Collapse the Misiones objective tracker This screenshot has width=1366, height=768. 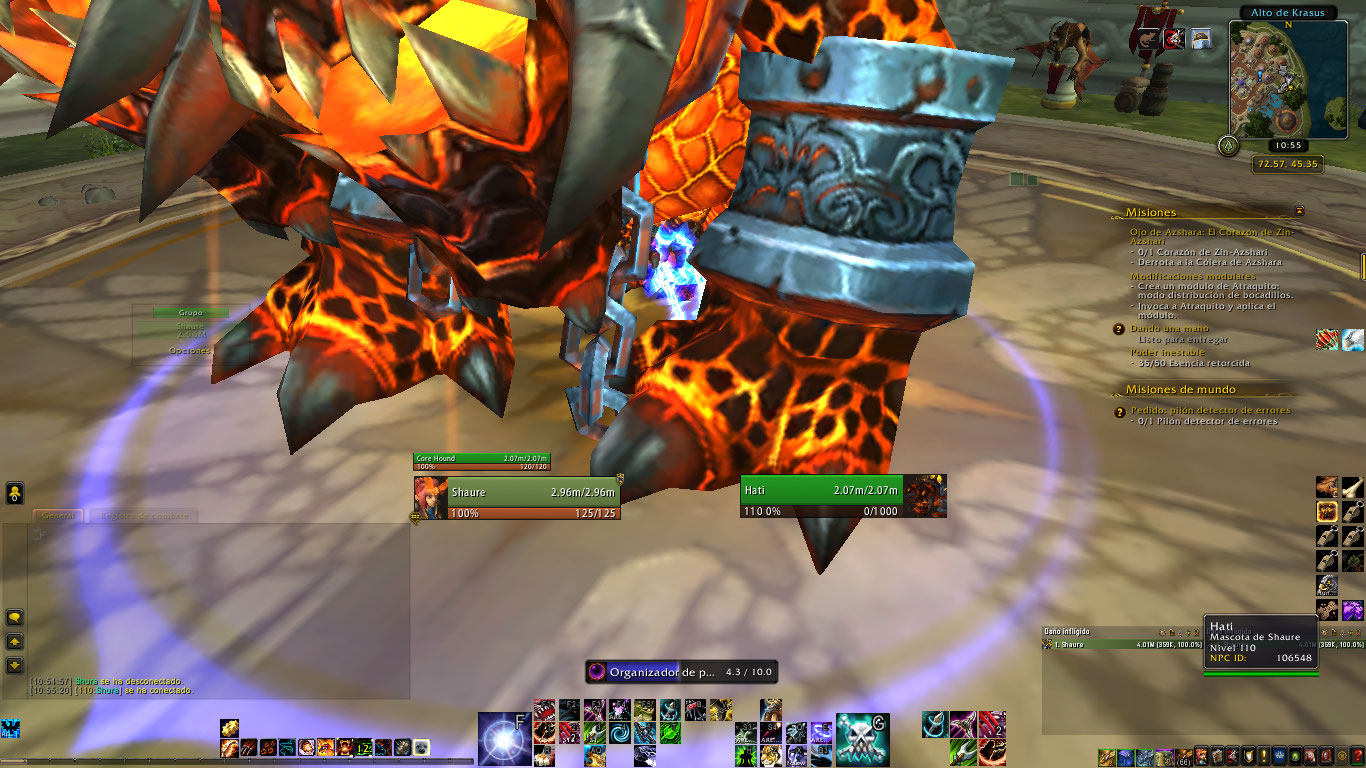(x=1299, y=212)
